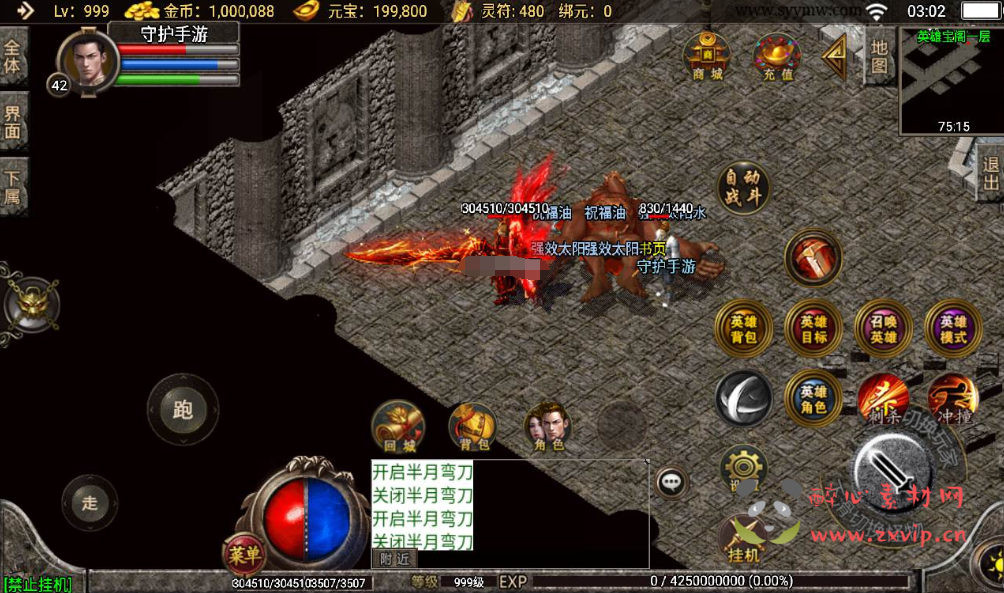Open the 角色 character sheet
The height and width of the screenshot is (593, 1004).
(548, 428)
